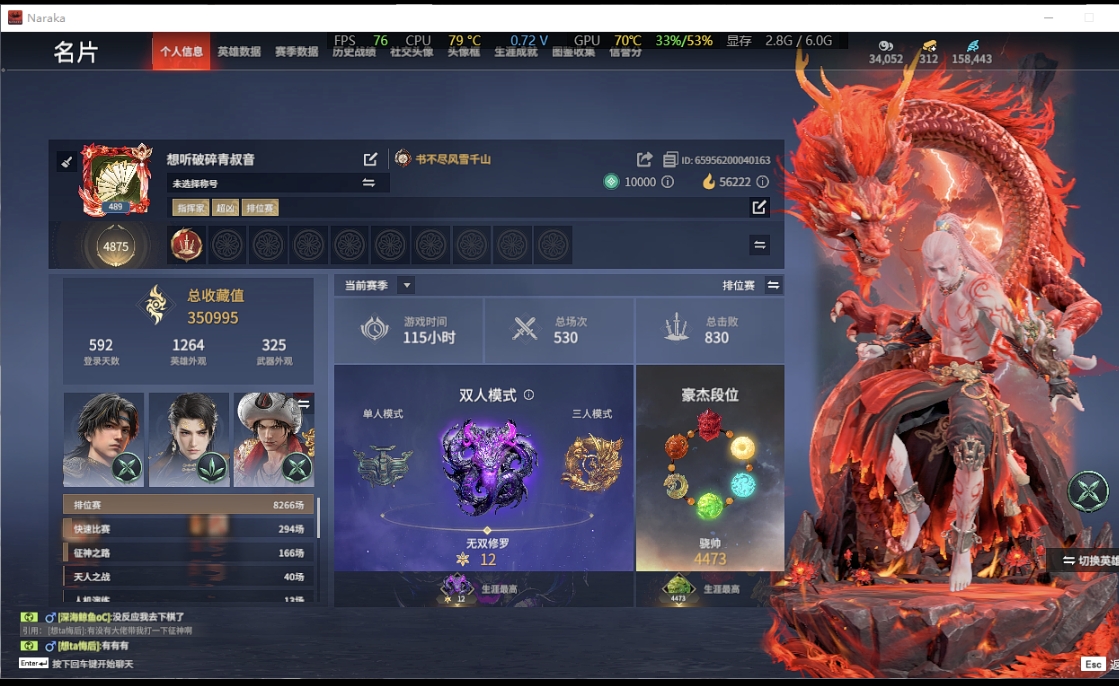Viewport: 1119px width, 686px height.
Task: Swap the title next to 未选择称号
Action: click(x=369, y=183)
